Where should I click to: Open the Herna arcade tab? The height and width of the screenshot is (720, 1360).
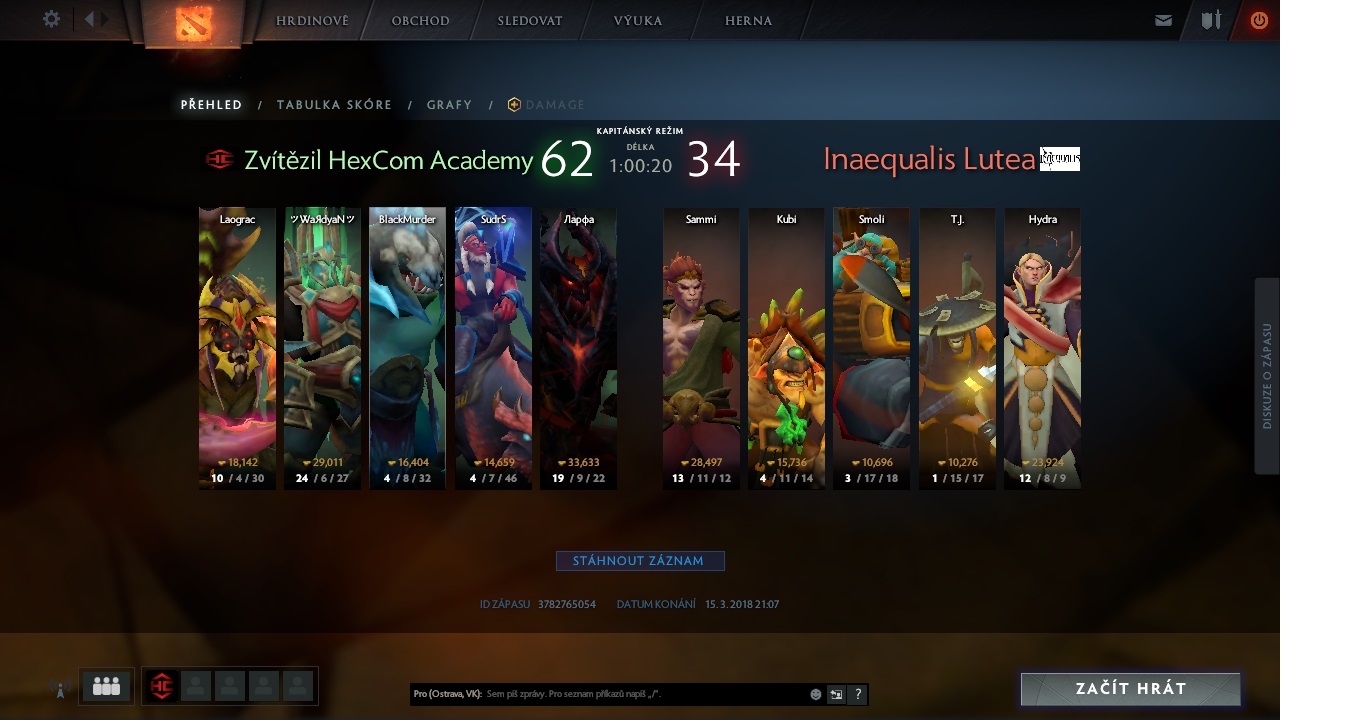(748, 21)
